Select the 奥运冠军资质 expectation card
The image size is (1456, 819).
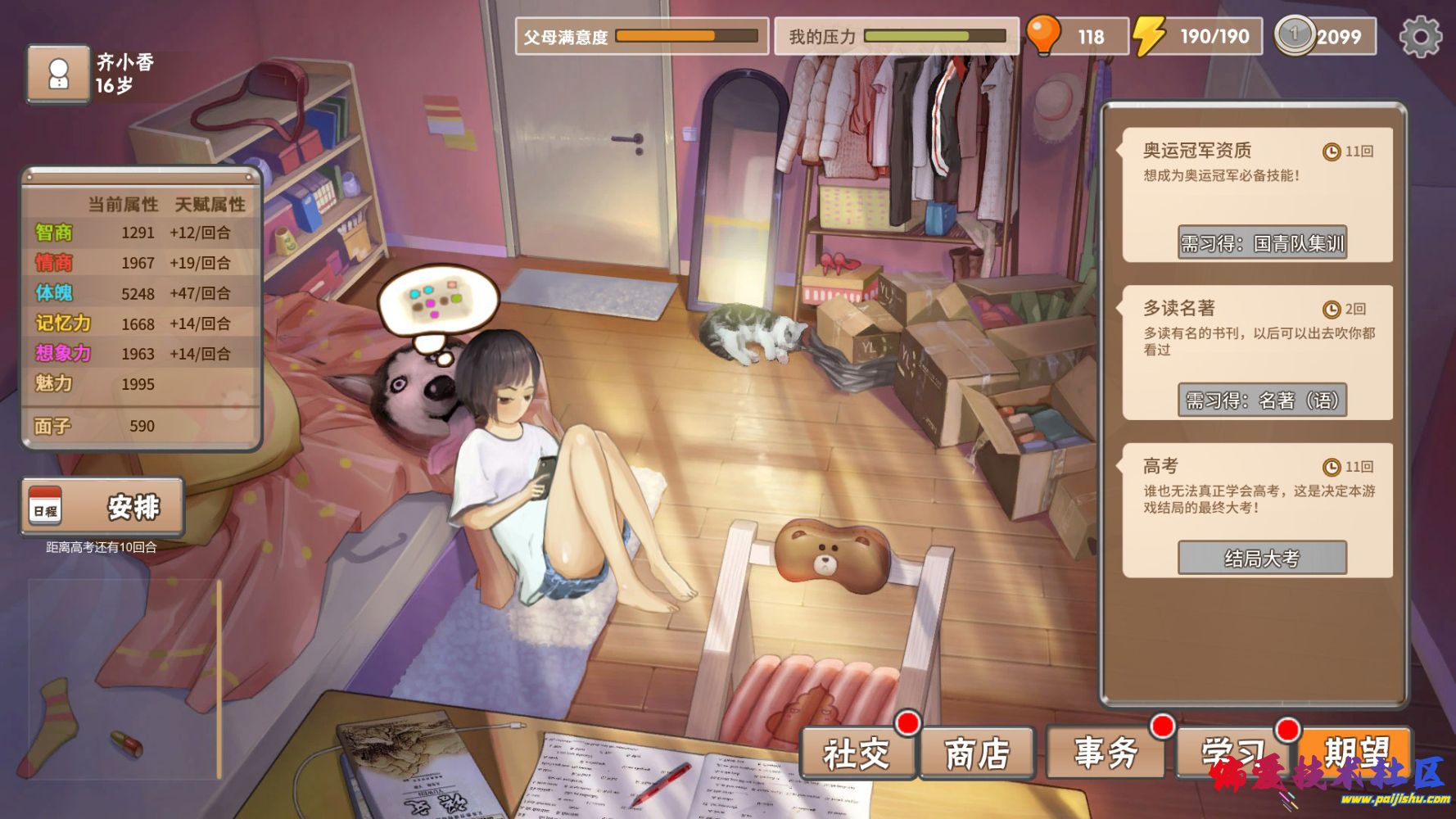1257,172
